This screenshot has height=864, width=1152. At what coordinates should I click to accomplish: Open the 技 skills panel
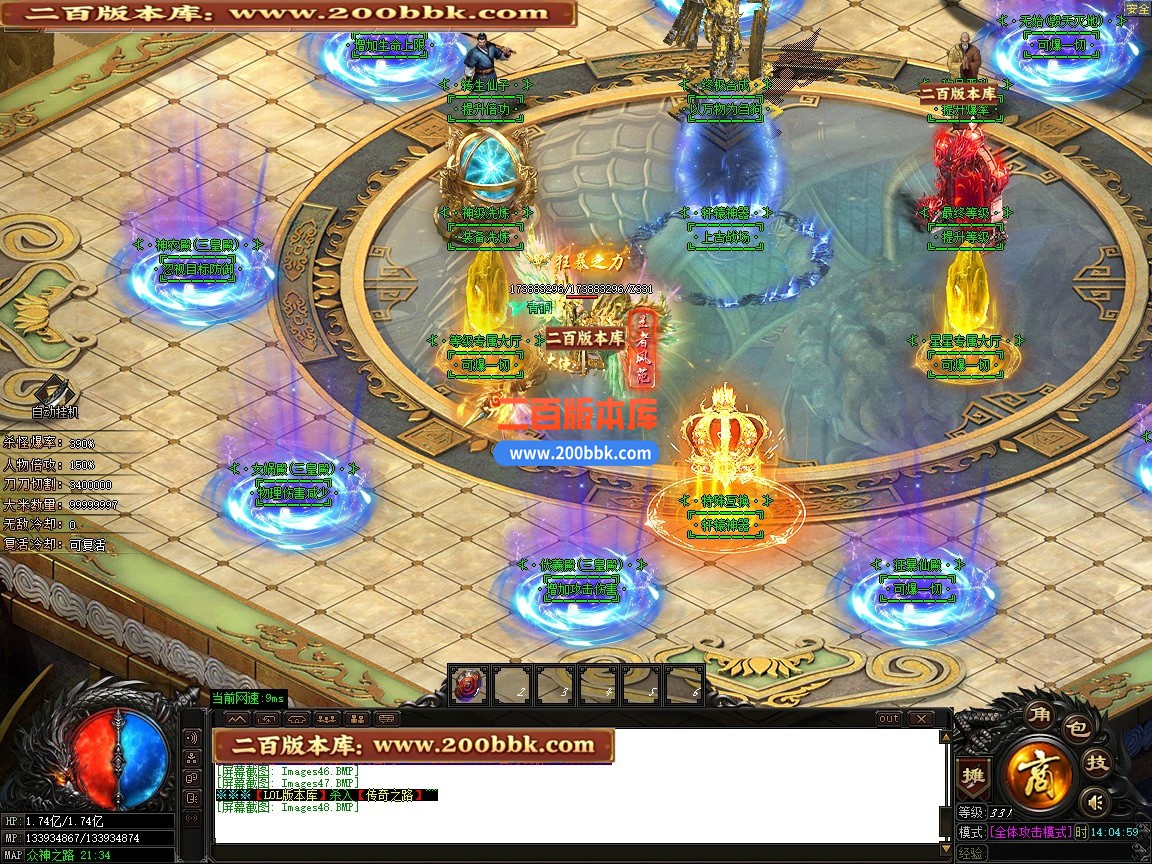pos(1097,764)
